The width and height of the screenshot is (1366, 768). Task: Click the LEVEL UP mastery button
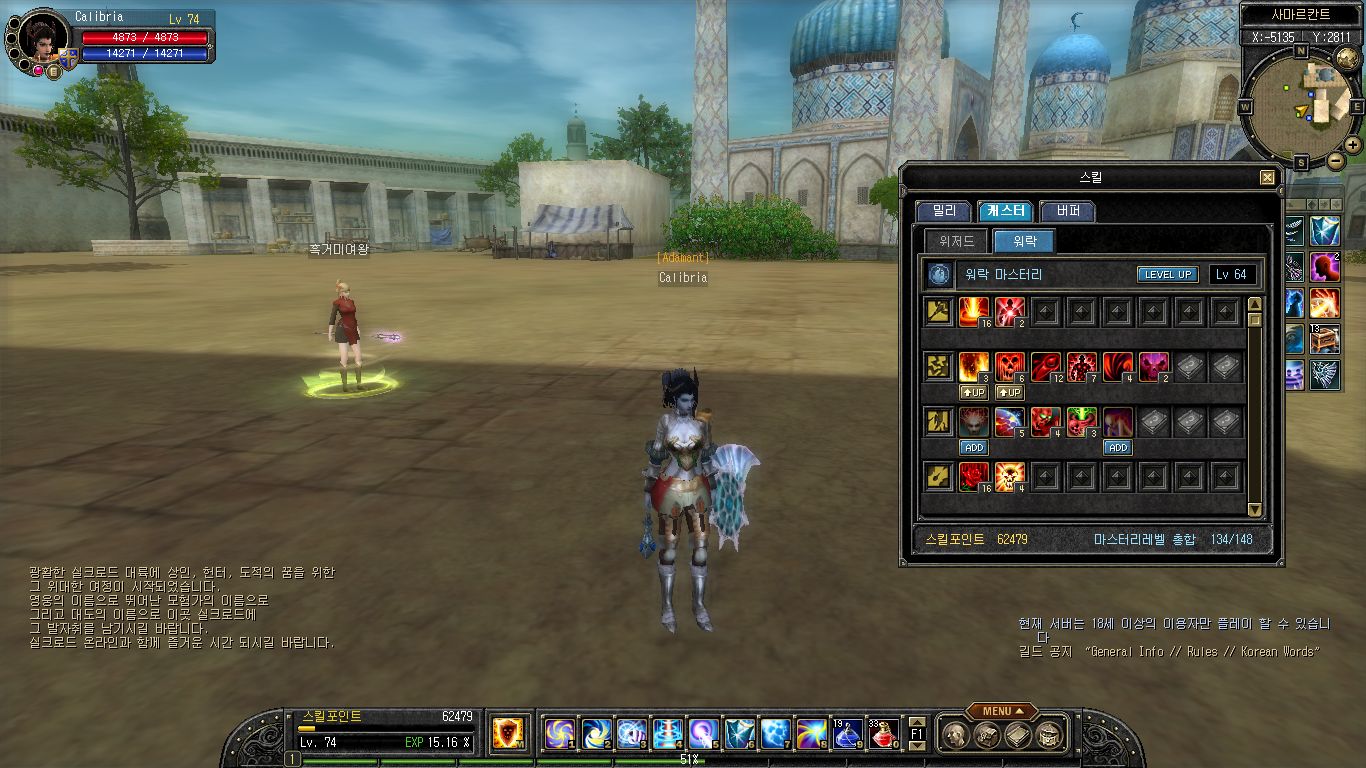click(1167, 275)
